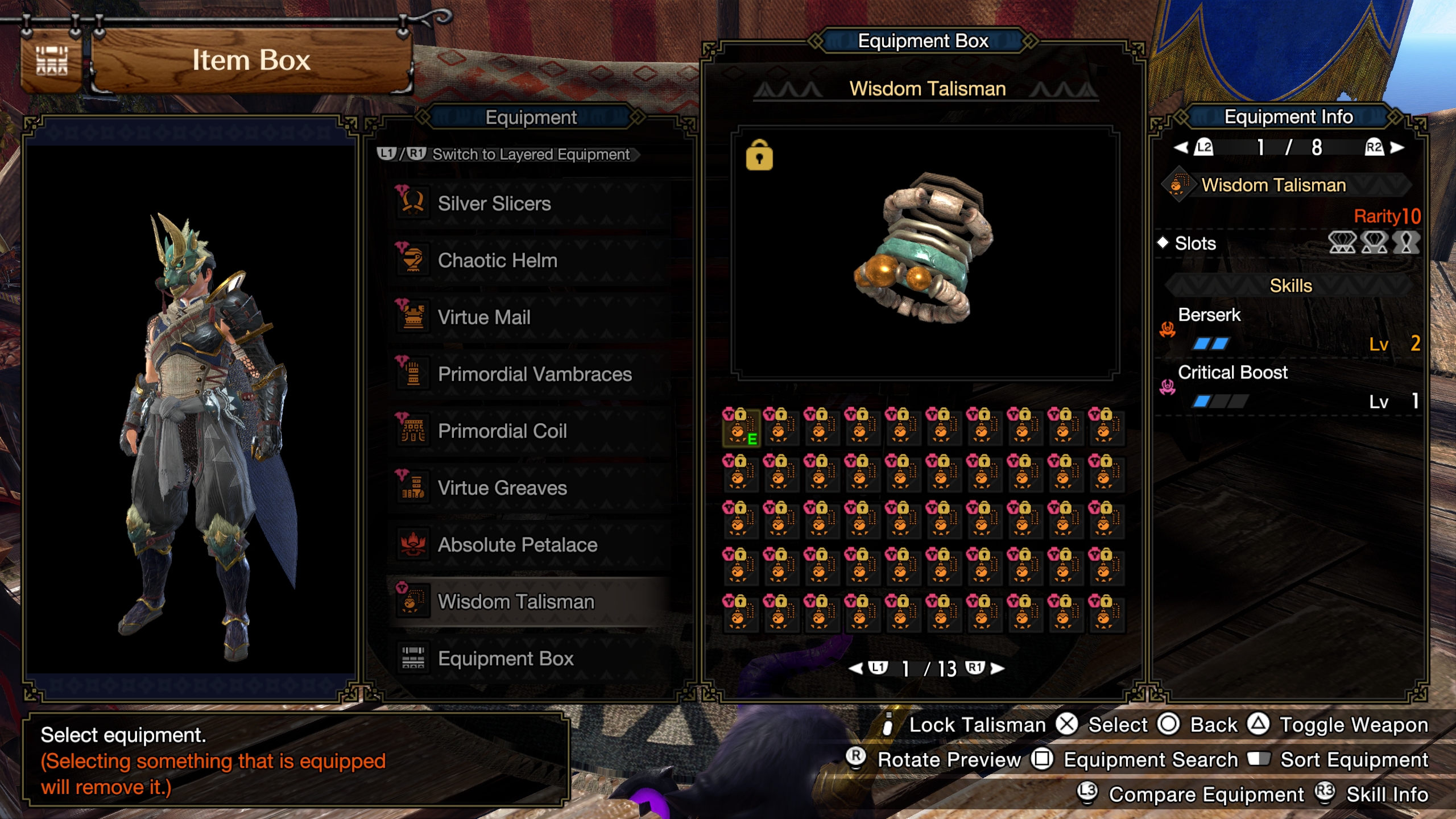Click the Item Box header icon
The width and height of the screenshot is (1456, 819).
pos(52,61)
